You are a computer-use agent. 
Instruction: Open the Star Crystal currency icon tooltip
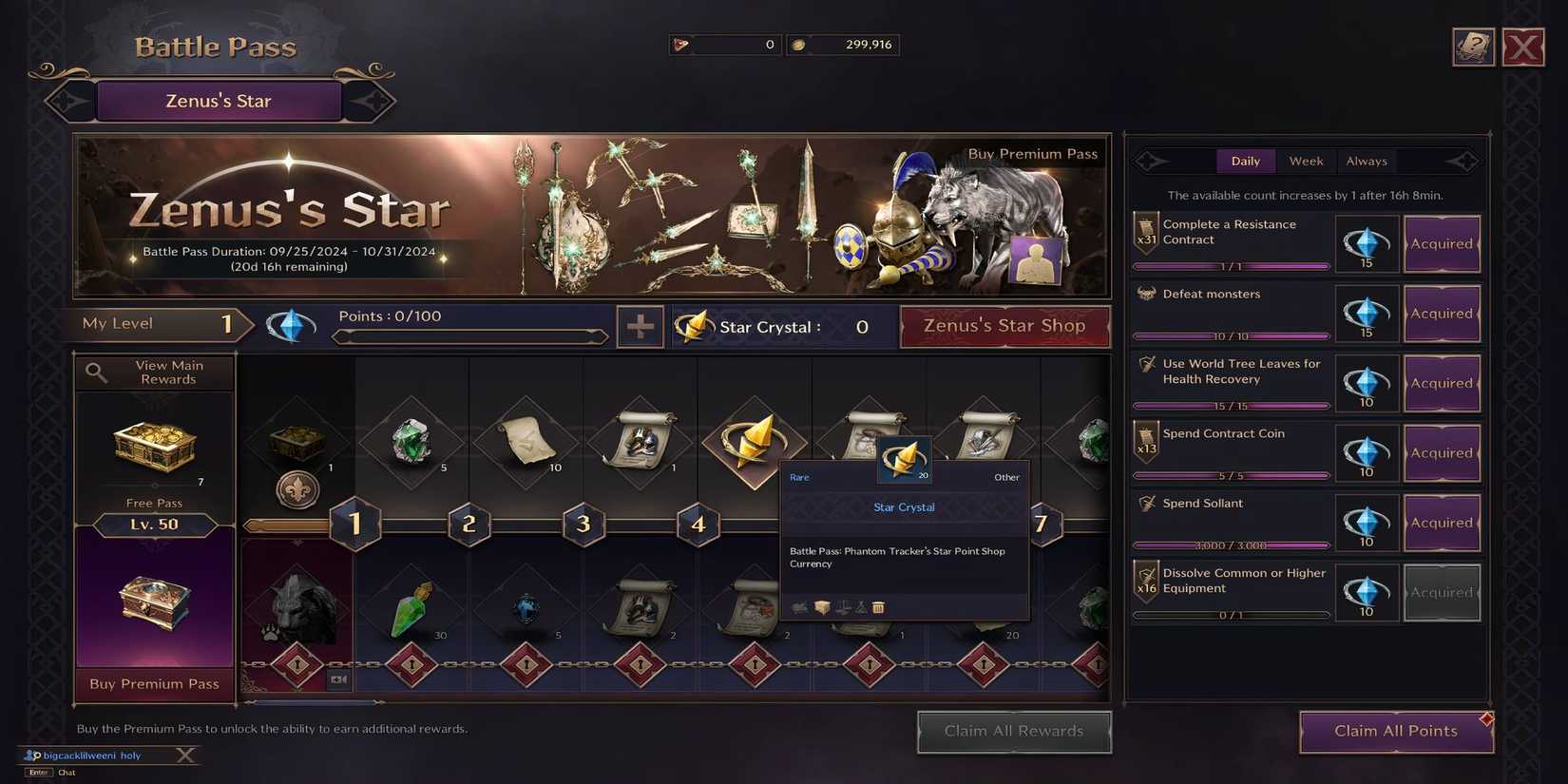pos(693,326)
